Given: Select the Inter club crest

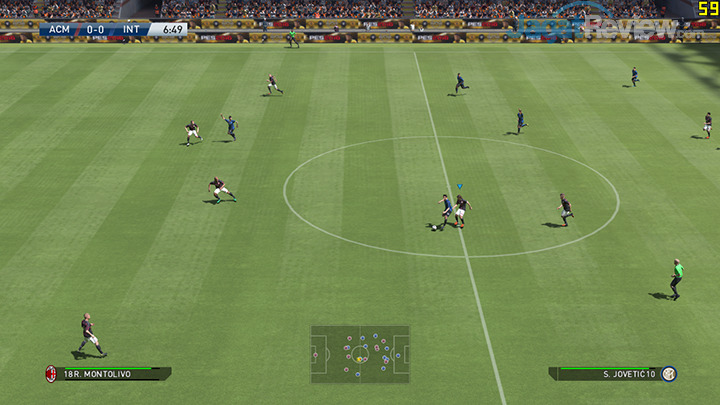Looking at the screenshot, I should tap(669, 374).
